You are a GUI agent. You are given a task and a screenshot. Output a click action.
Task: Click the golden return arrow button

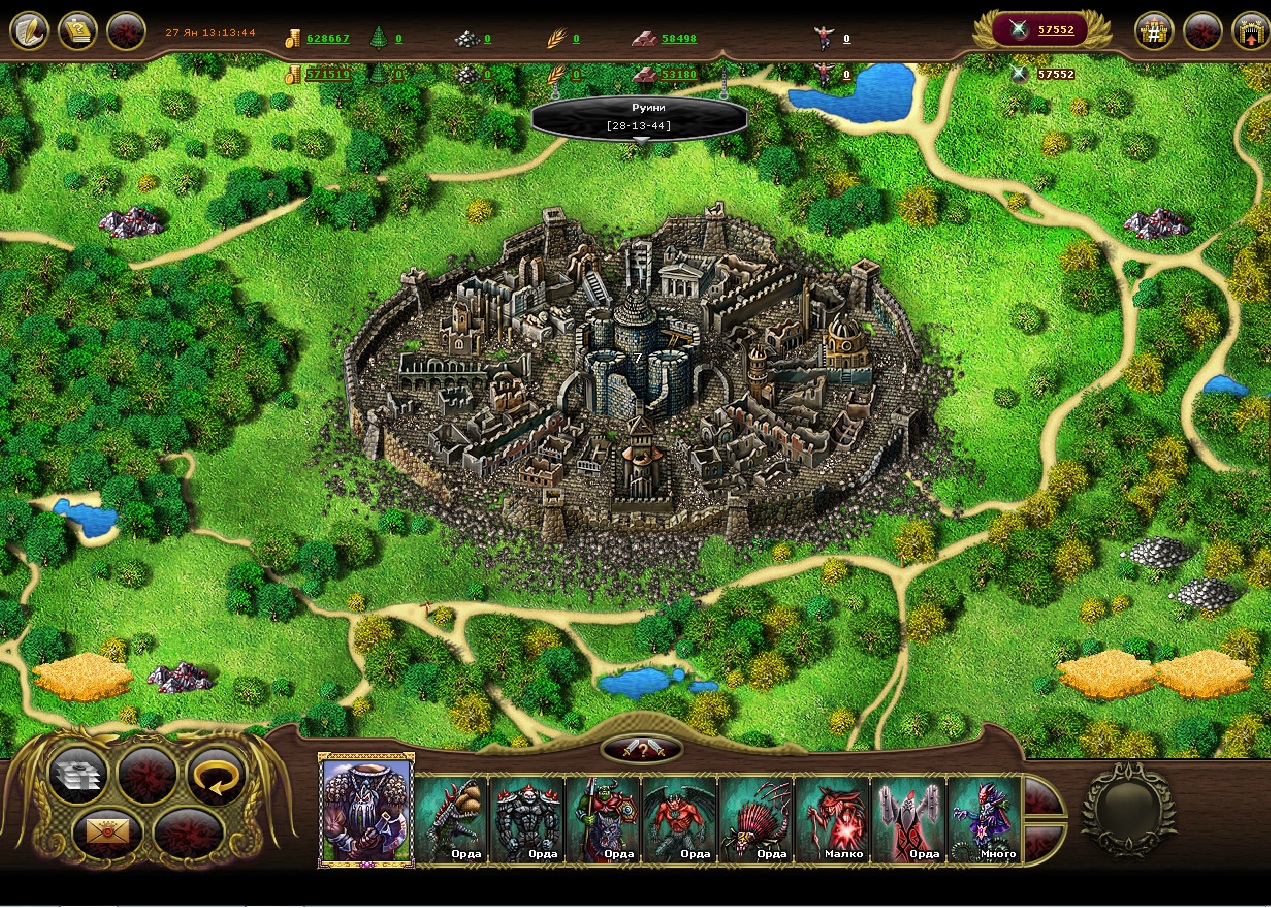click(217, 775)
